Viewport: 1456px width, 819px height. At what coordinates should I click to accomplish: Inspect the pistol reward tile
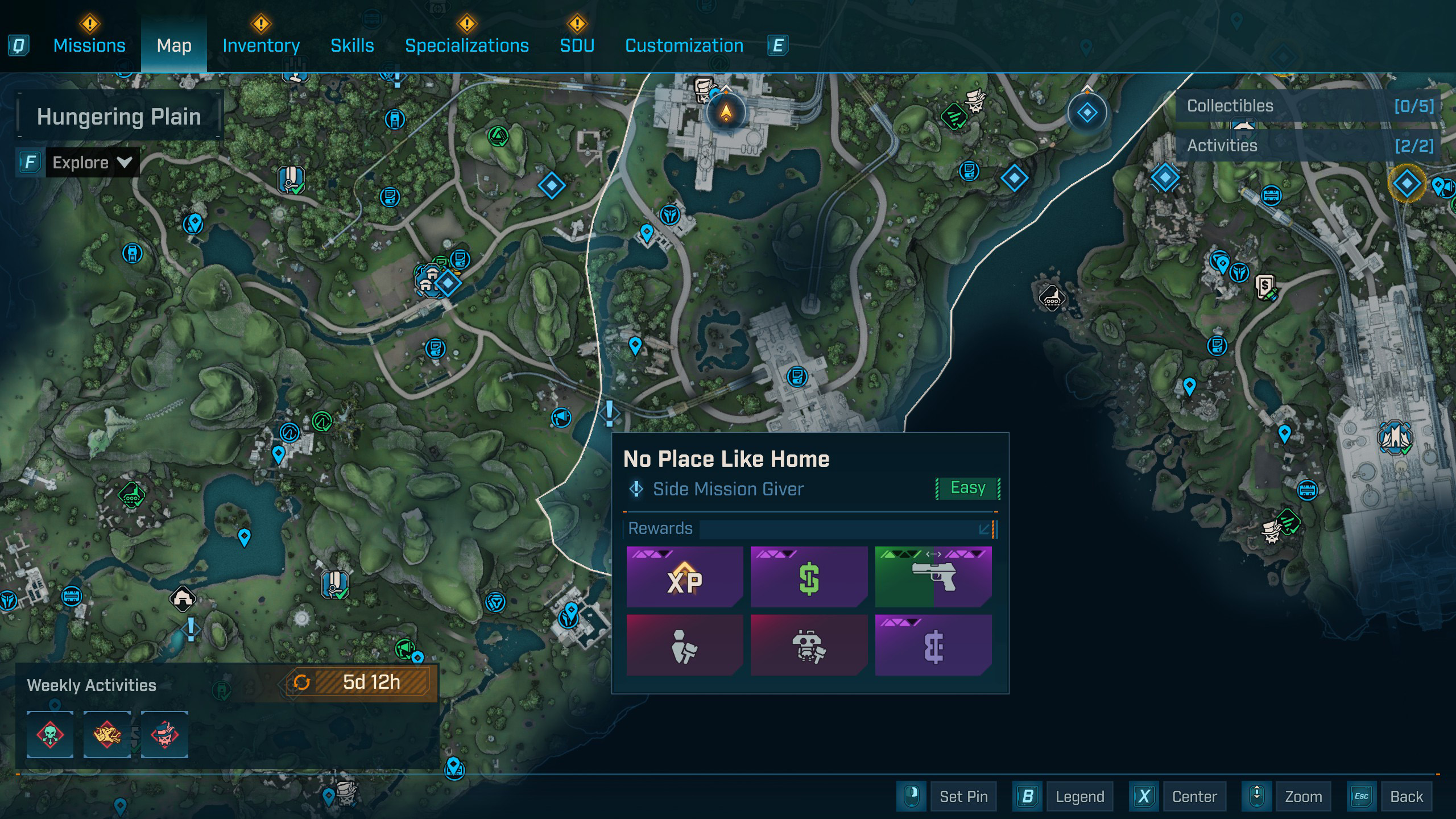[x=933, y=577]
